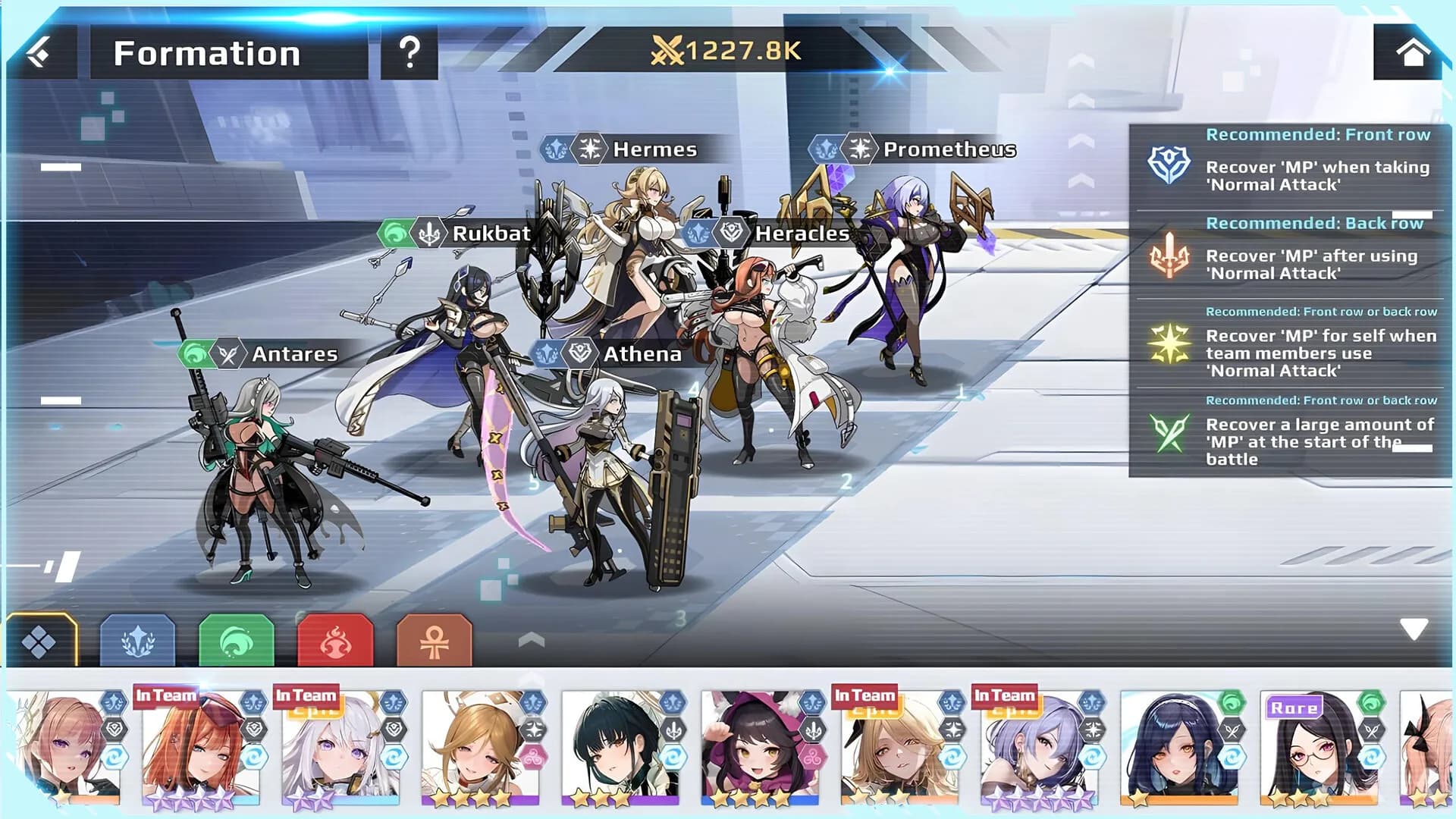Switch to the green water element tab
Image resolution: width=1456 pixels, height=819 pixels.
pos(237,639)
